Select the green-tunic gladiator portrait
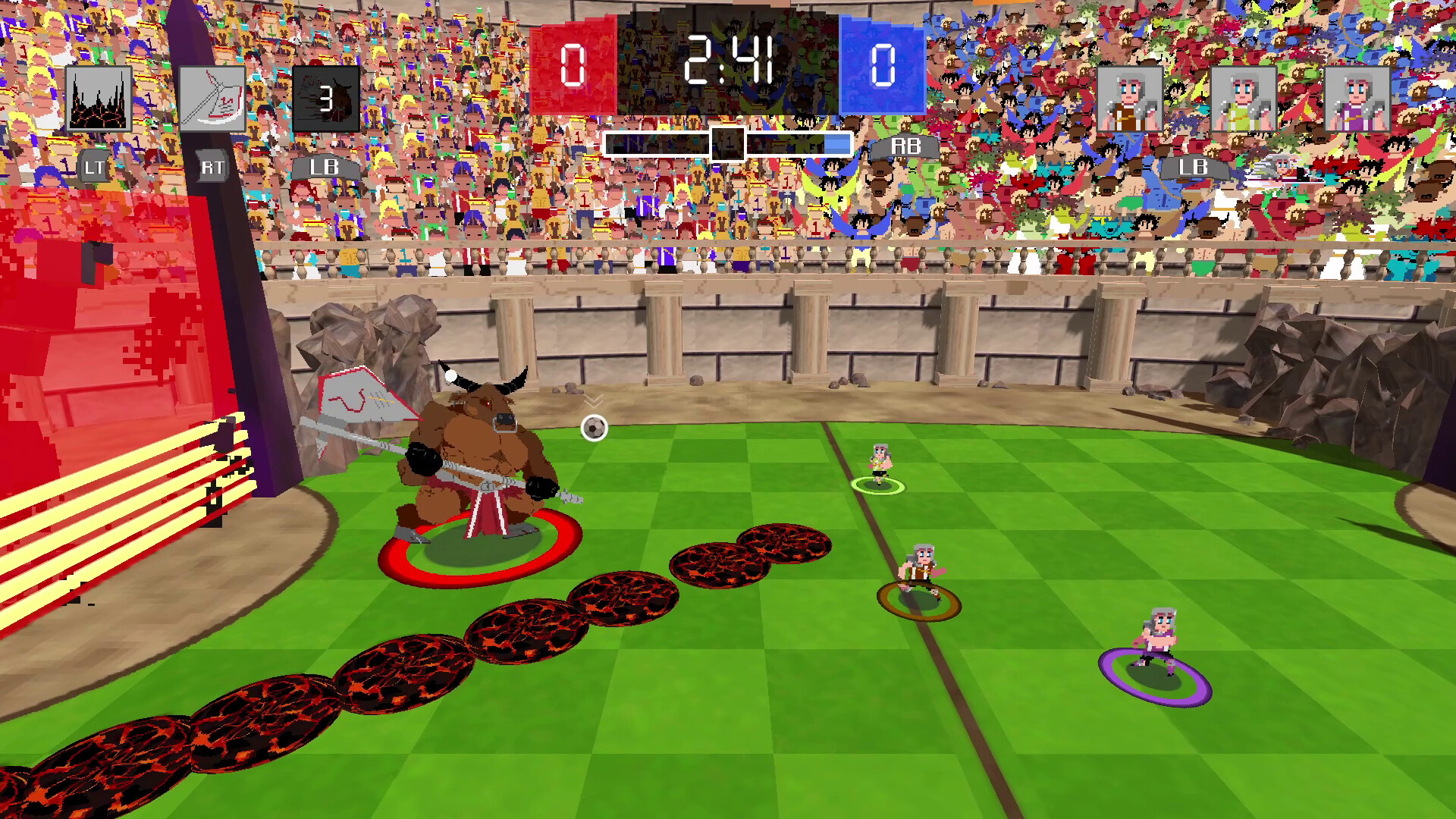Viewport: 1456px width, 819px height. [1243, 99]
